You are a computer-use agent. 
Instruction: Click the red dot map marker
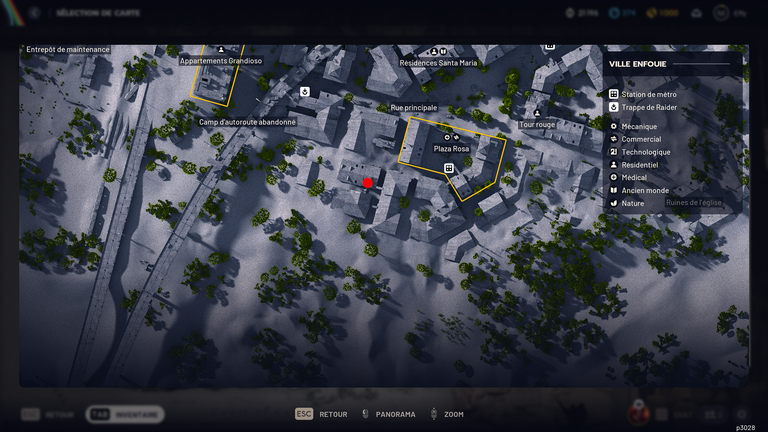(x=368, y=182)
